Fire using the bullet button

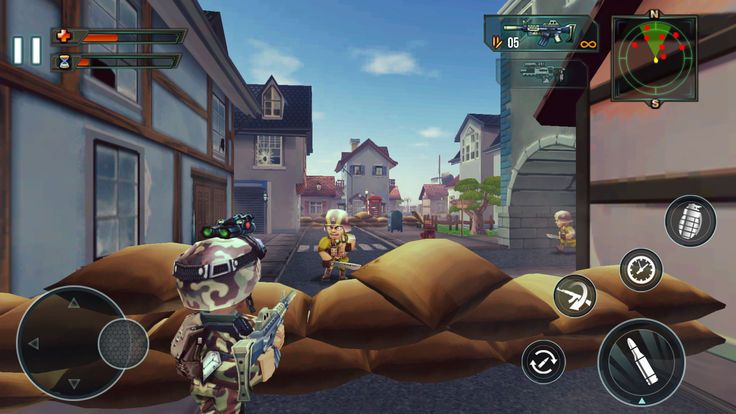(x=641, y=361)
